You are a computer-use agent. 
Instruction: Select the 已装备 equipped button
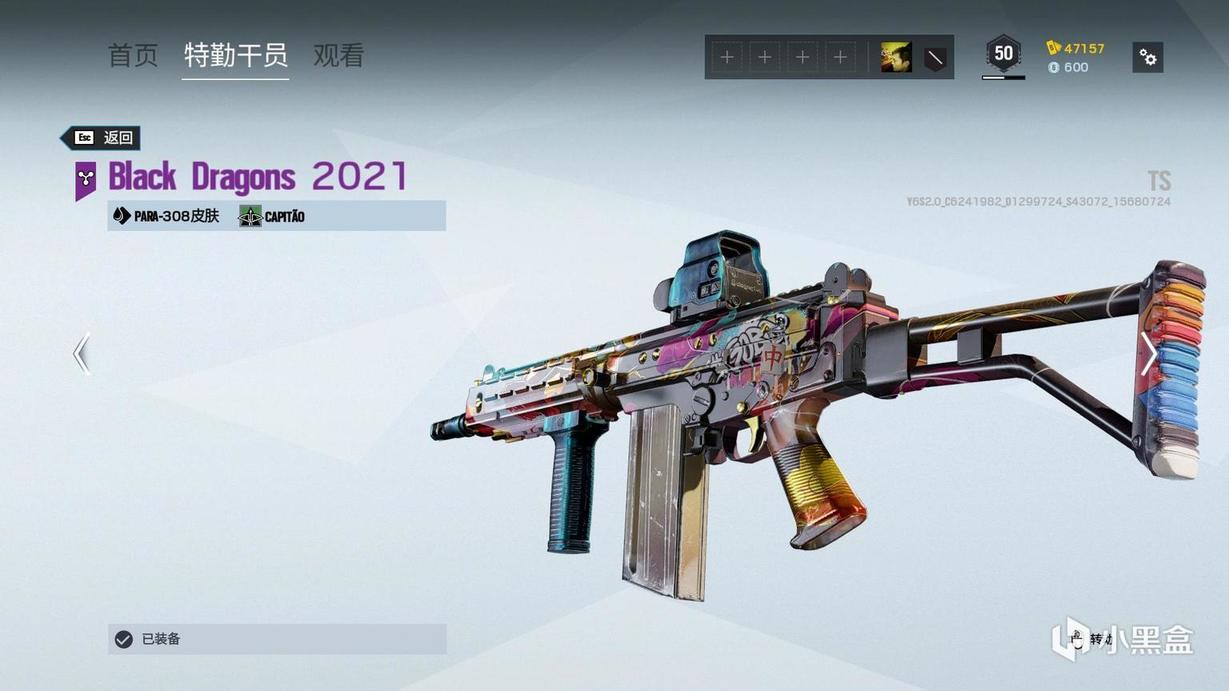pyautogui.click(x=277, y=639)
